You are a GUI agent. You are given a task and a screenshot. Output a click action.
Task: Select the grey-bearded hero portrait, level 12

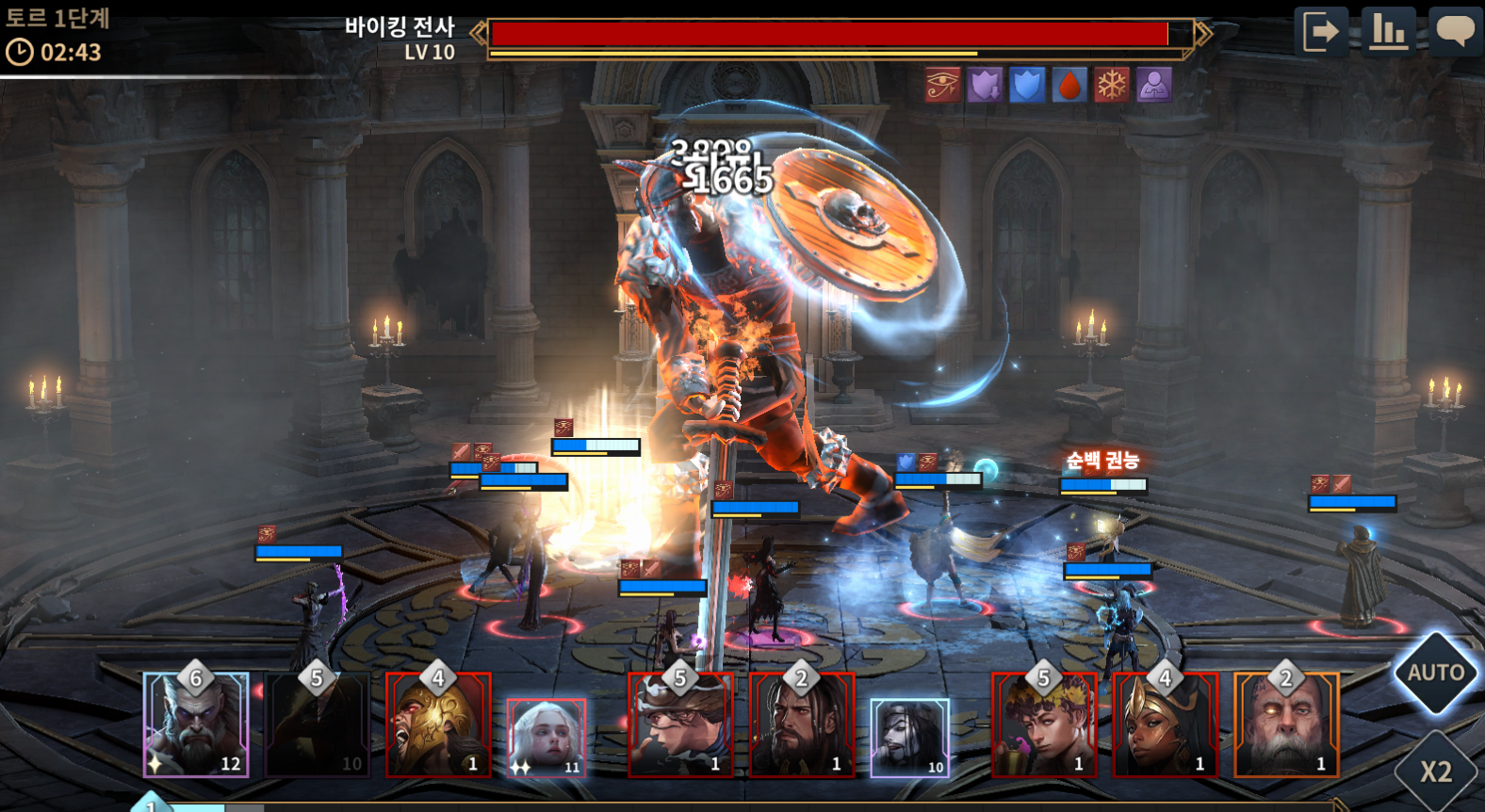[x=196, y=725]
